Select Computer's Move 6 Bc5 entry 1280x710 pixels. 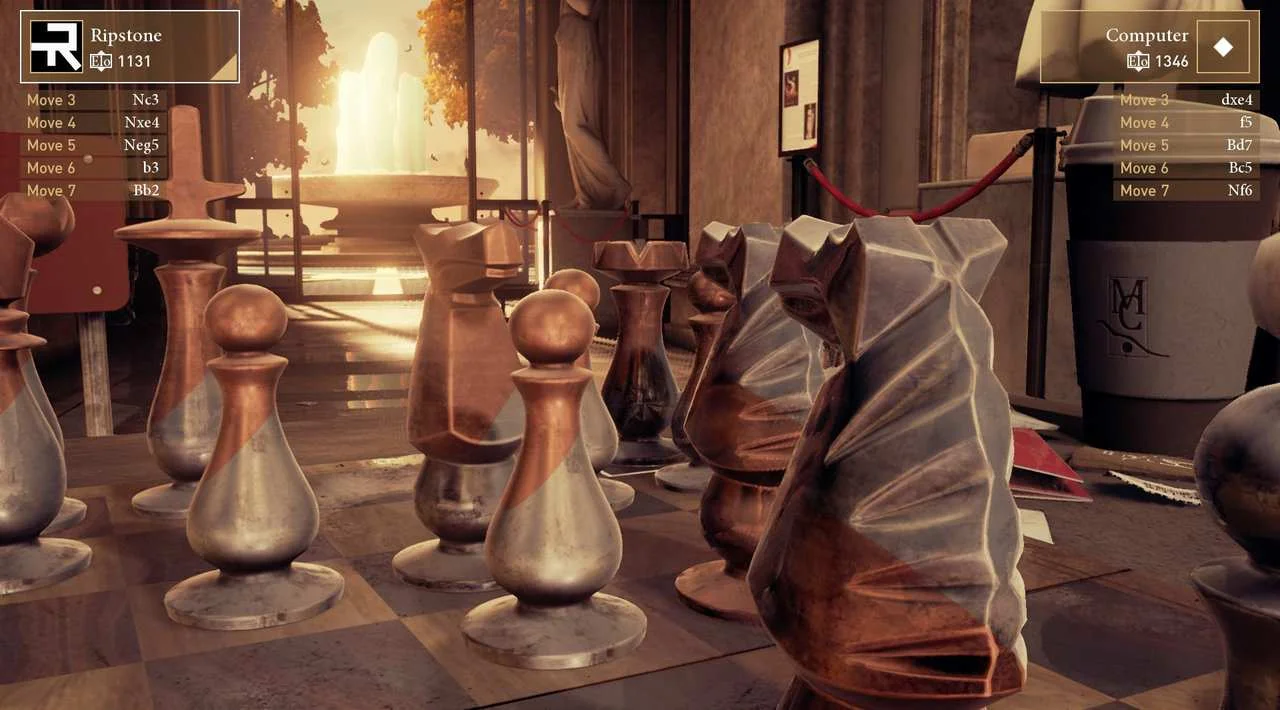tap(1186, 168)
